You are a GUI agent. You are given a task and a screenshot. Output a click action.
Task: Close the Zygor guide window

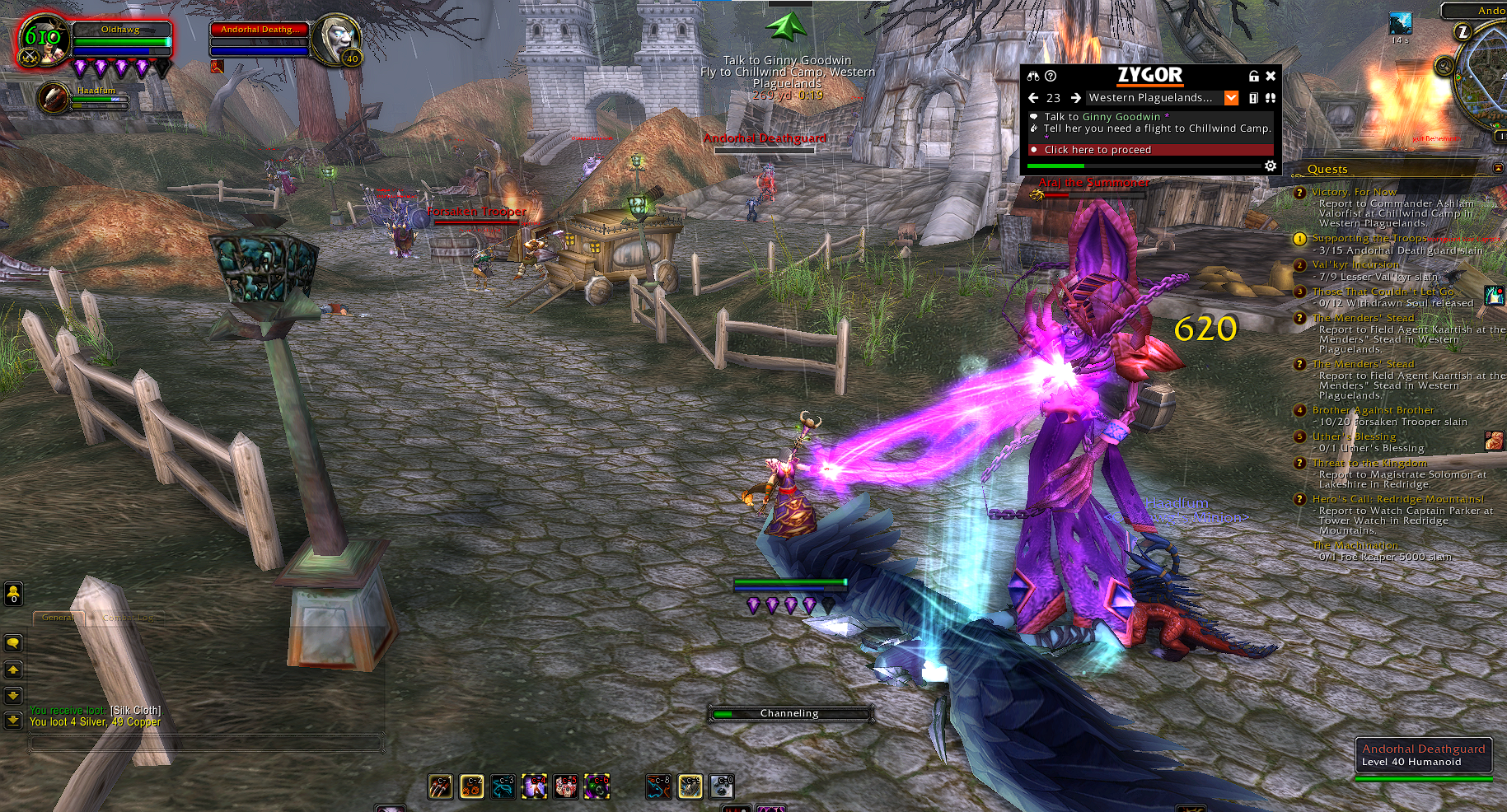(1271, 76)
